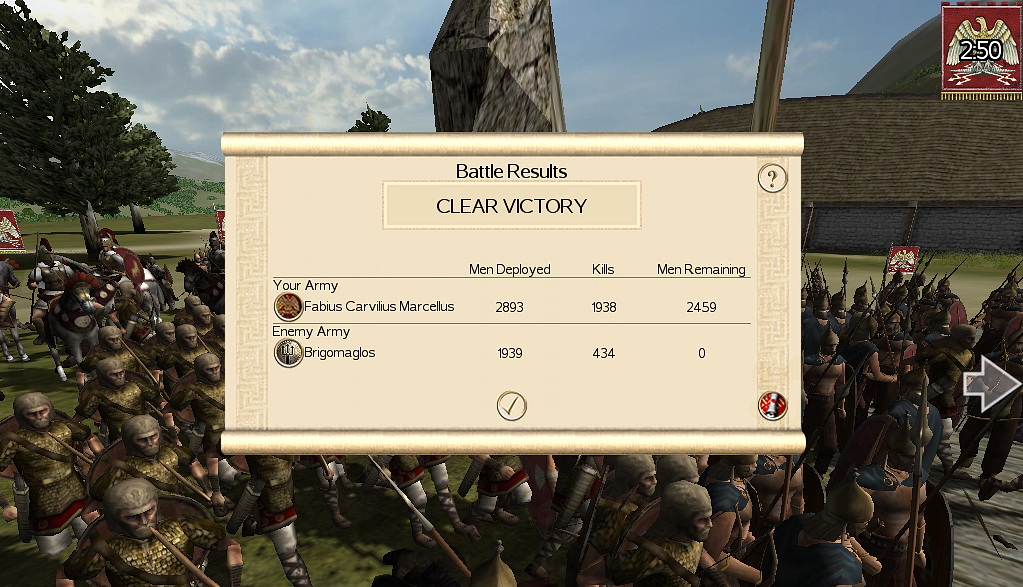Click the red round button on the scroll
The width and height of the screenshot is (1023, 587).
tap(773, 405)
